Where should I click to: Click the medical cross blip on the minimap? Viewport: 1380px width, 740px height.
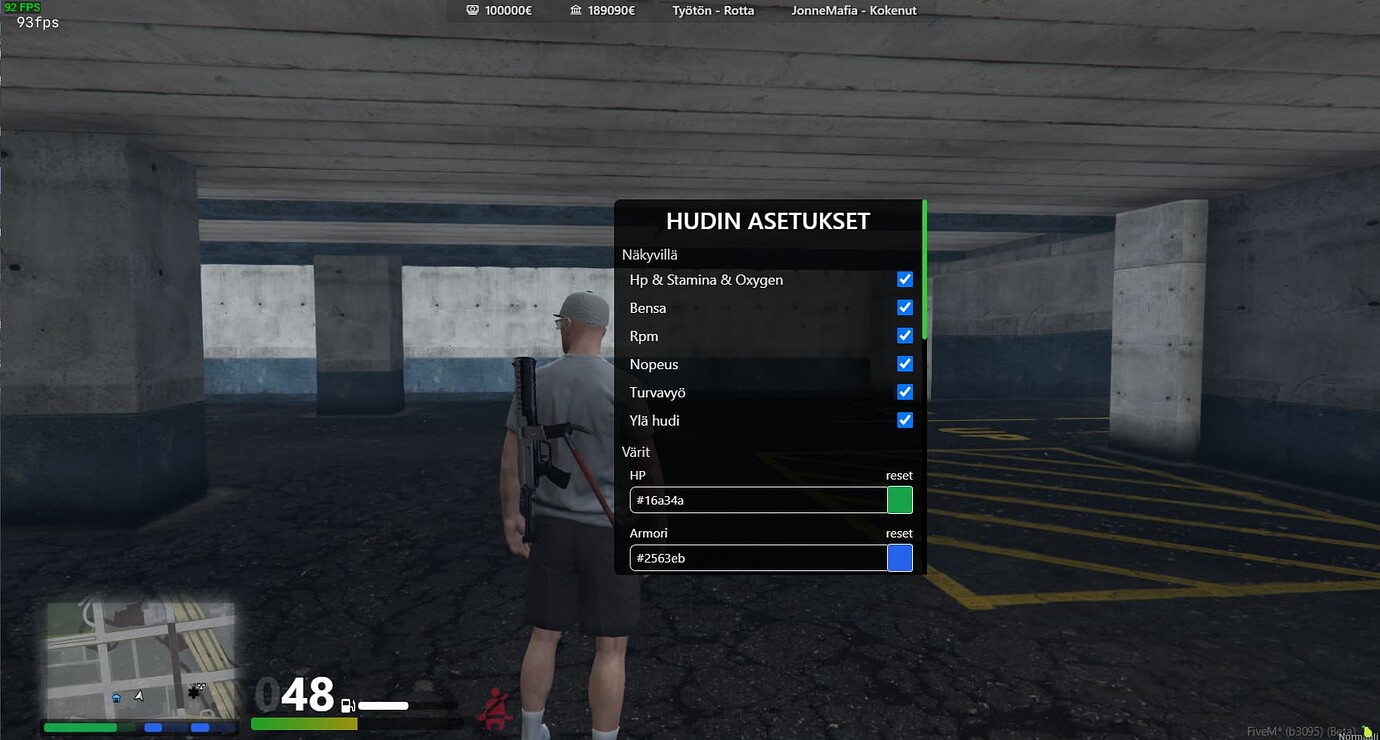(x=193, y=694)
